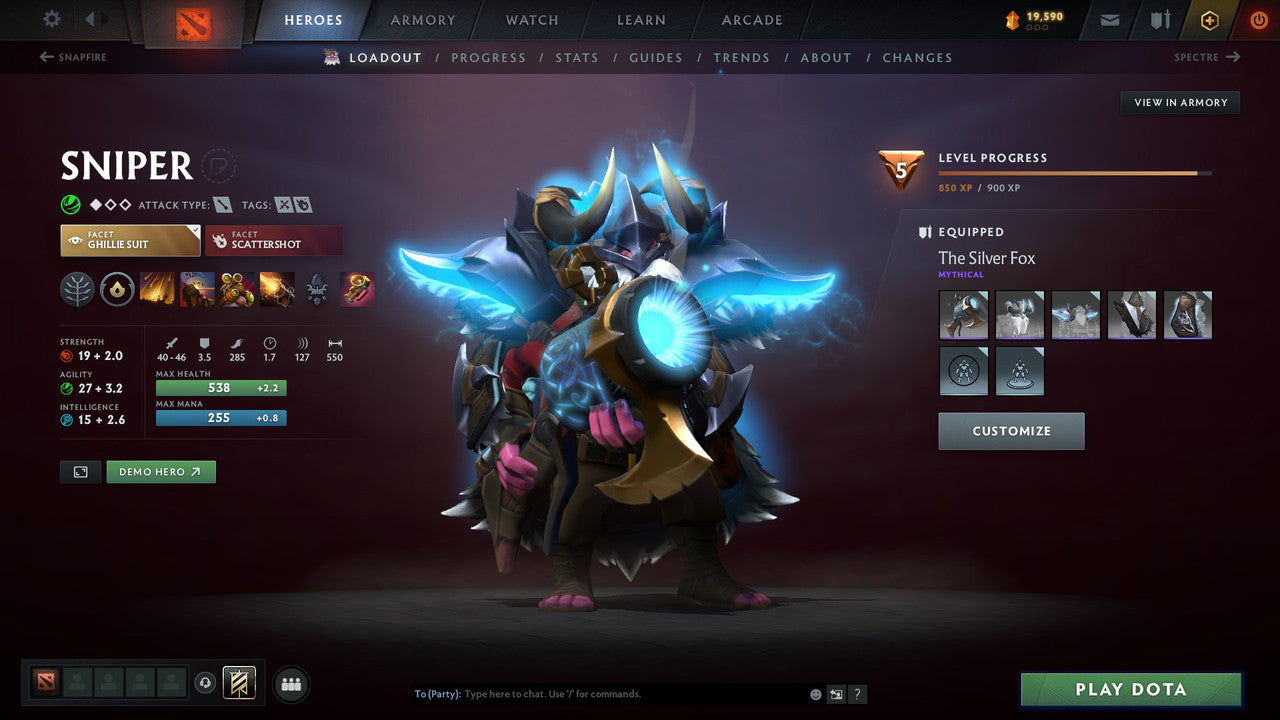Select the Ghillie Suit facet
Image resolution: width=1280 pixels, height=720 pixels.
pyautogui.click(x=129, y=240)
